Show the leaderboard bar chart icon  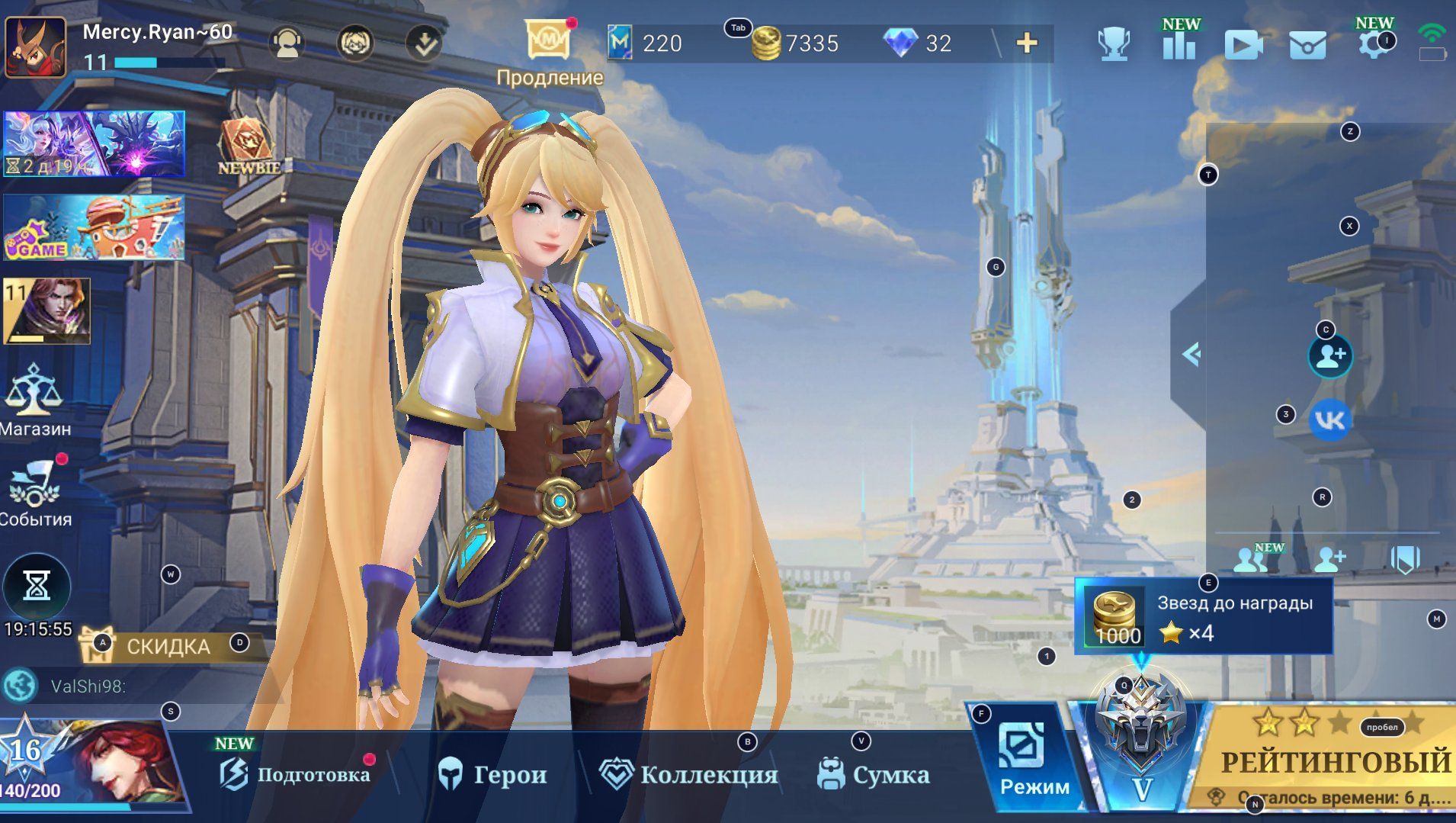1179,44
